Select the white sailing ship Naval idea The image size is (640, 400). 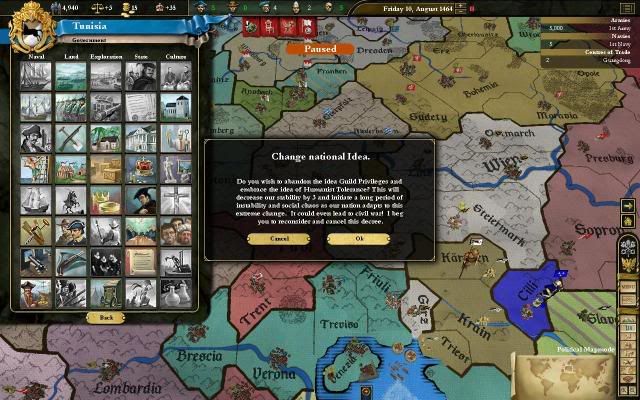35,199
